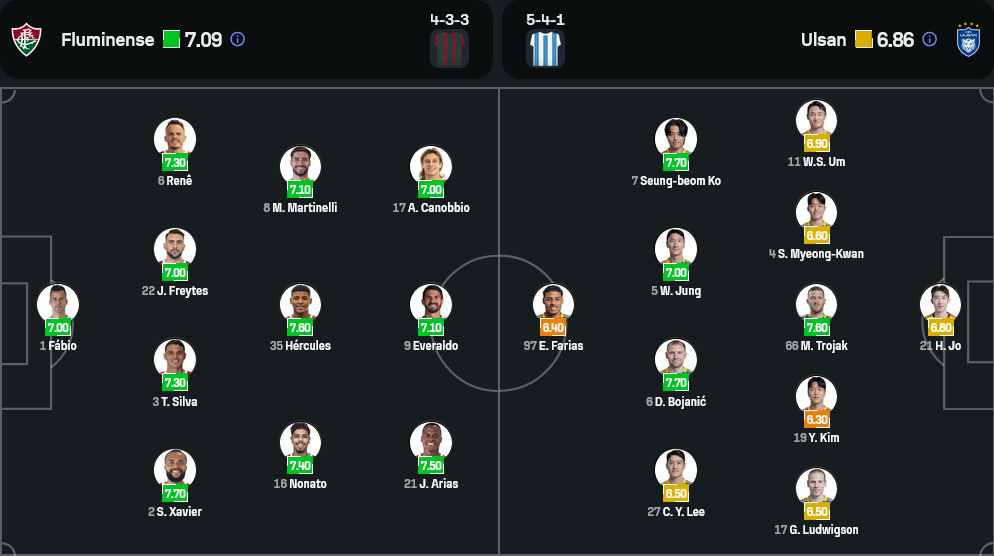
Task: Show the Ulsan rating info icon
Action: (x=929, y=40)
